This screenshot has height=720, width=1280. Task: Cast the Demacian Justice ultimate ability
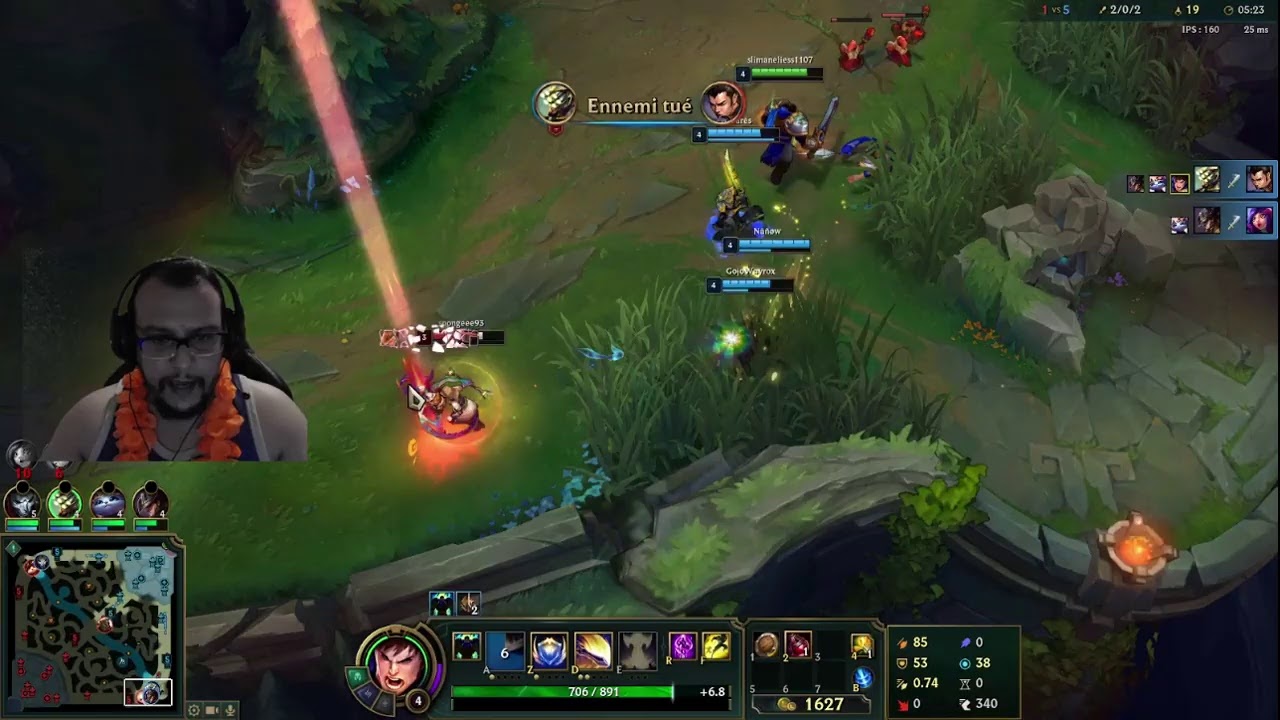[x=636, y=650]
